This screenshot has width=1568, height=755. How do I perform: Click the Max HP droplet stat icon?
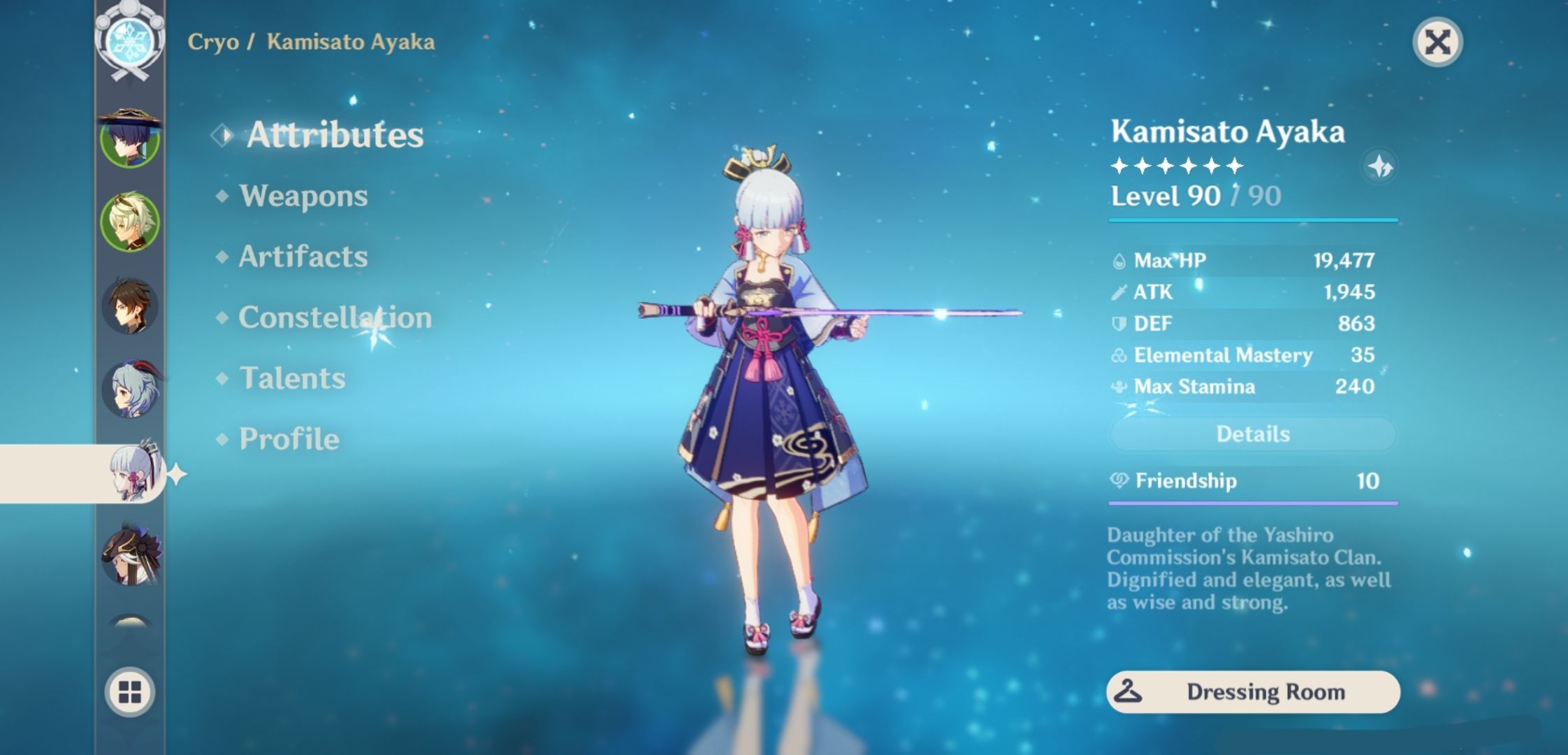1121,259
